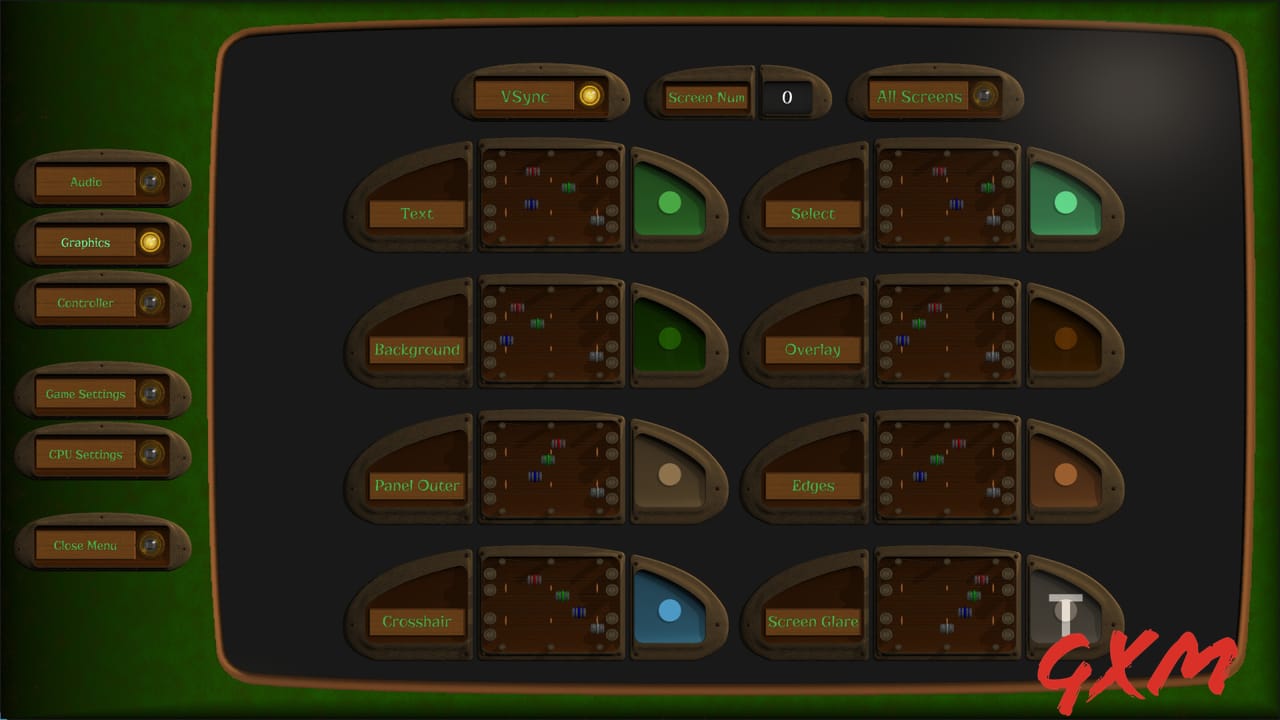The height and width of the screenshot is (720, 1280).
Task: Pick the blue Crosshair color swatch
Action: click(x=669, y=610)
